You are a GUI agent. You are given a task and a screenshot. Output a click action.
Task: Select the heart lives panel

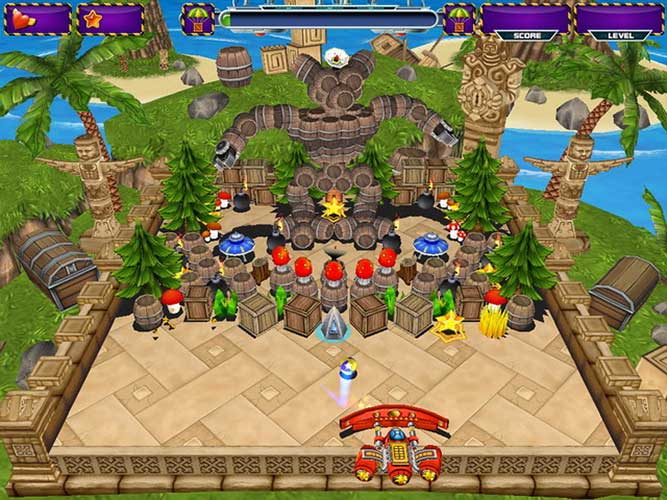pyautogui.click(x=38, y=19)
